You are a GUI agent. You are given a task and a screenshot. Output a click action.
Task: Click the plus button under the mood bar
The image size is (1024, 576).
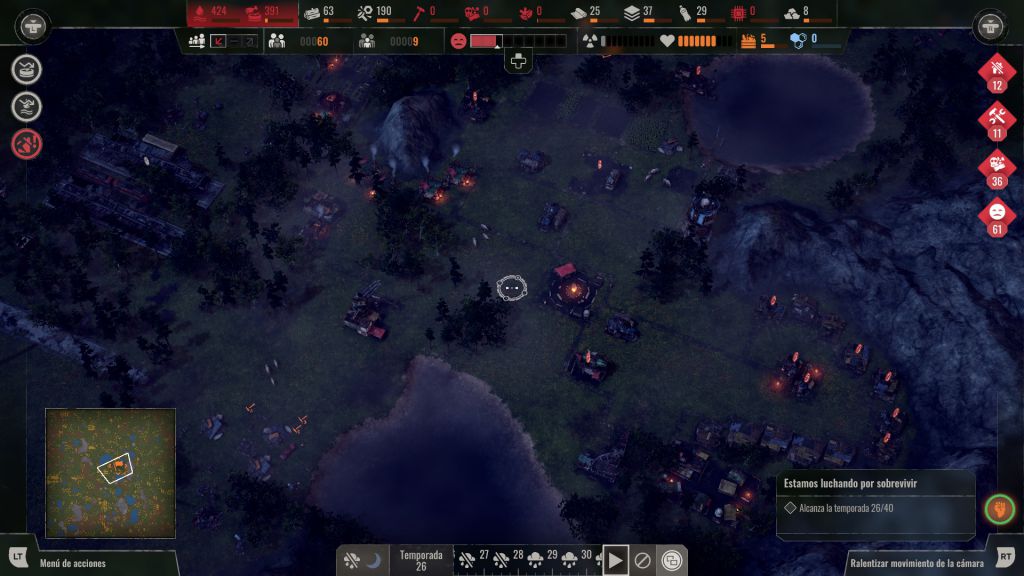[518, 62]
